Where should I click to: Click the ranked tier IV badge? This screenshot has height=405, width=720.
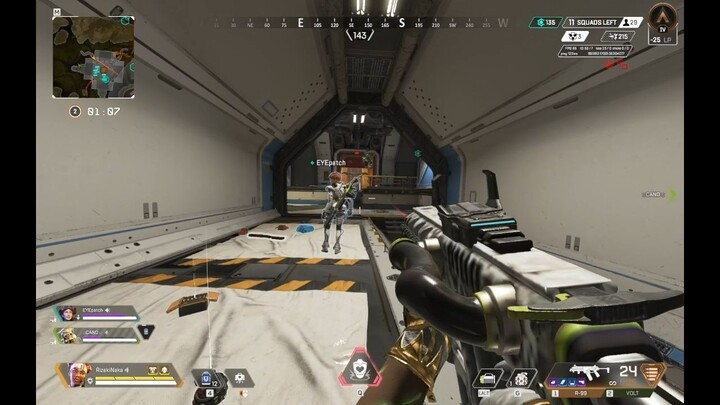coord(662,21)
